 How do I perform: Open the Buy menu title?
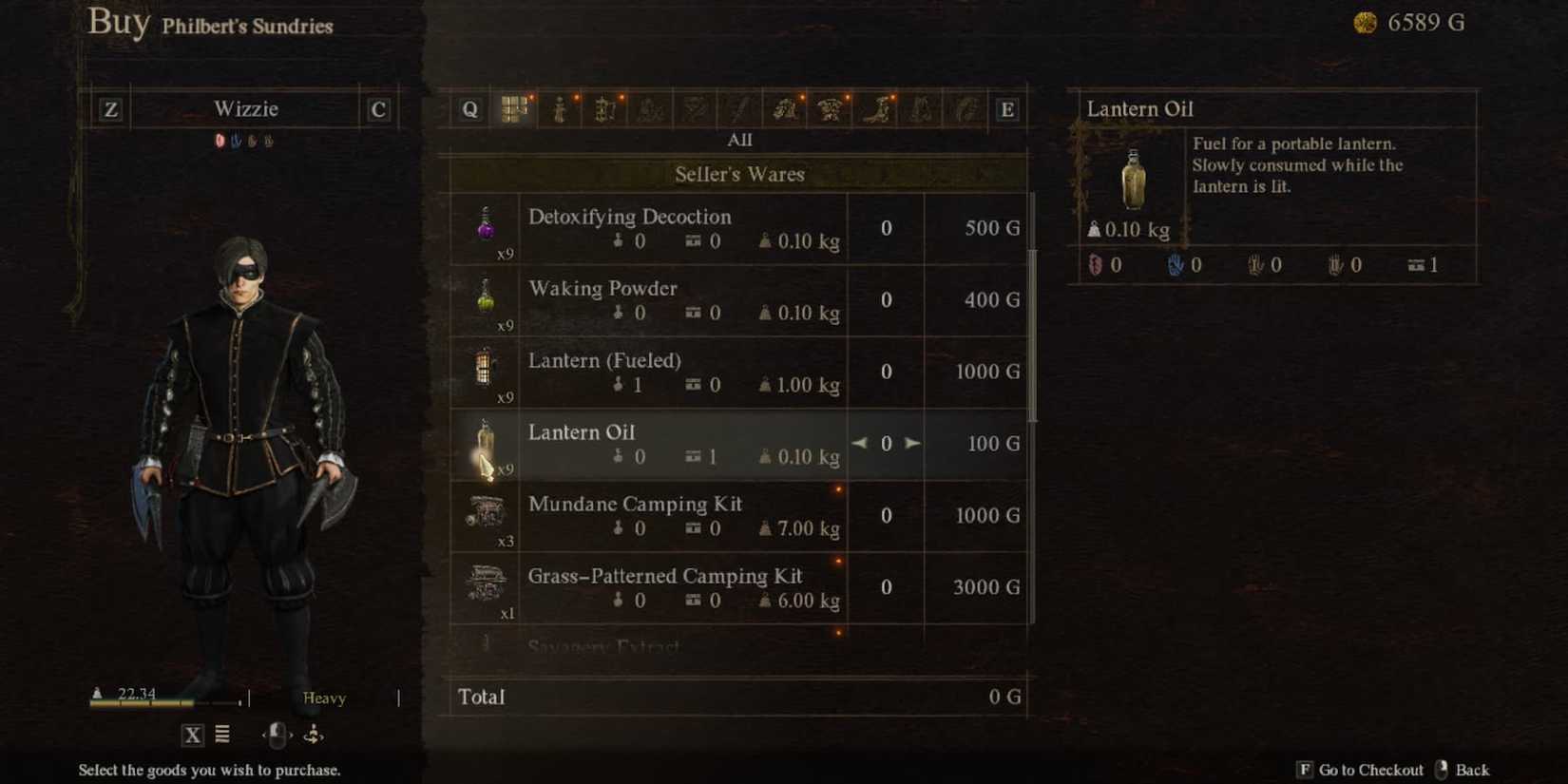coord(119,23)
